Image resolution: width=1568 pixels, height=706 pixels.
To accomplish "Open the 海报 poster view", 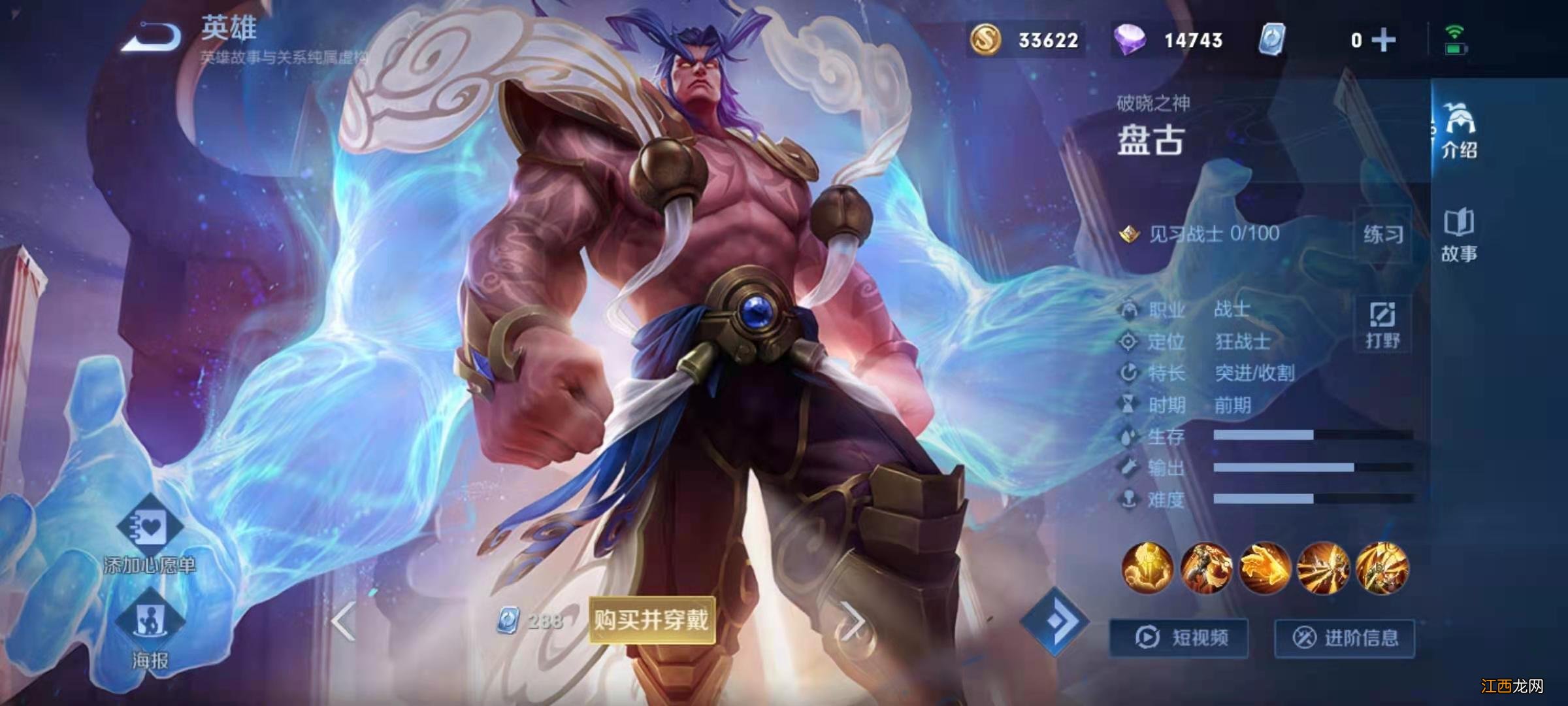I will click(x=150, y=631).
